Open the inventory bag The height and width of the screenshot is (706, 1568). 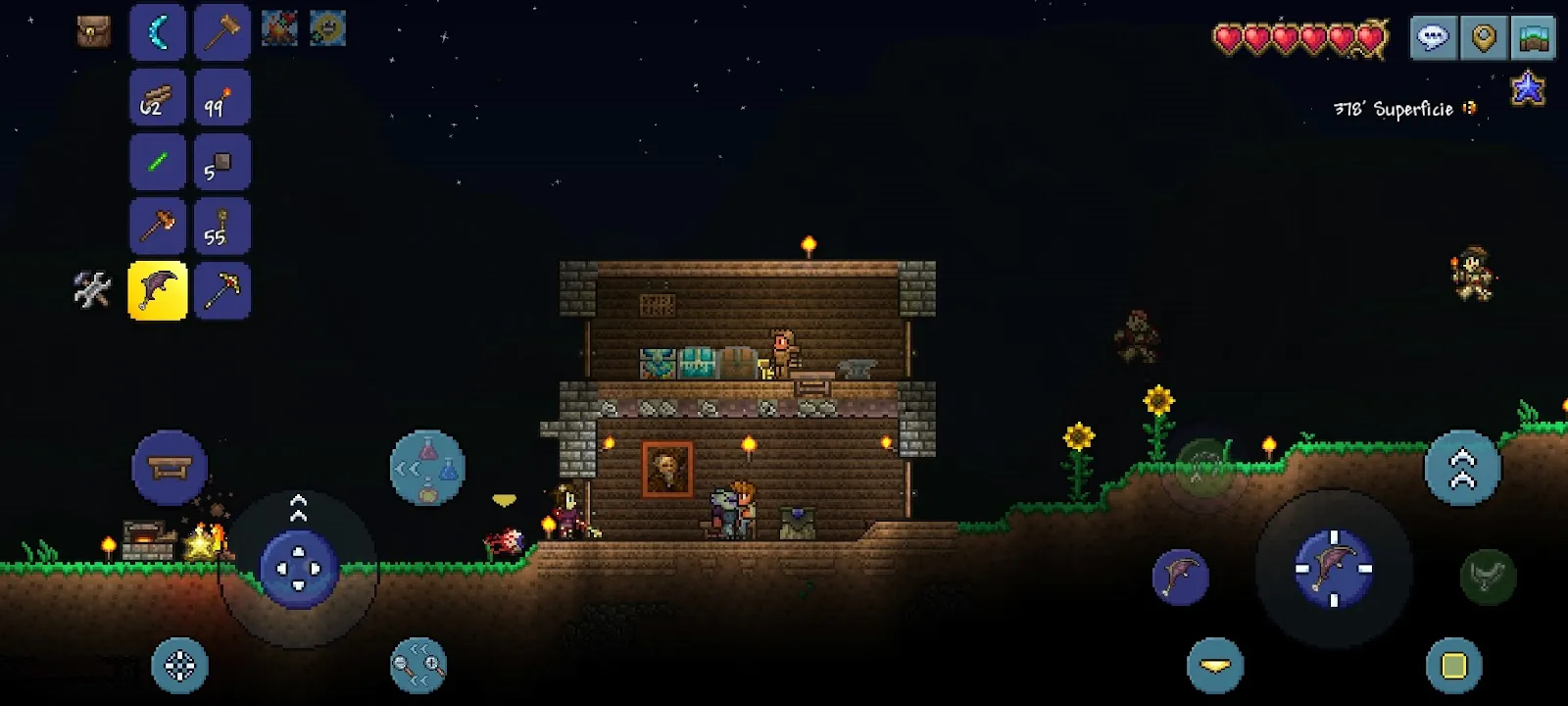(x=93, y=31)
